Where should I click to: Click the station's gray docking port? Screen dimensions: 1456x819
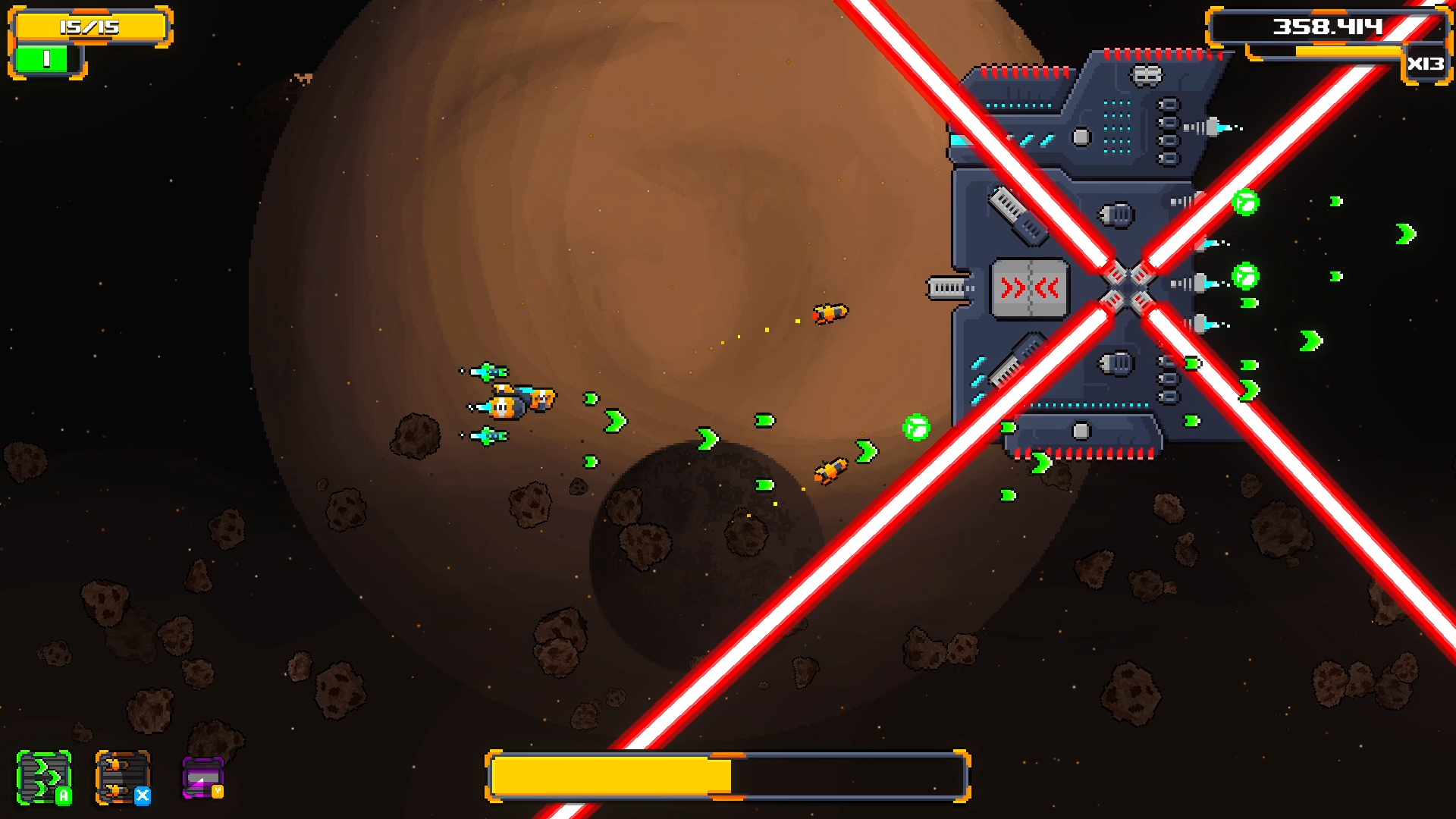pos(945,288)
